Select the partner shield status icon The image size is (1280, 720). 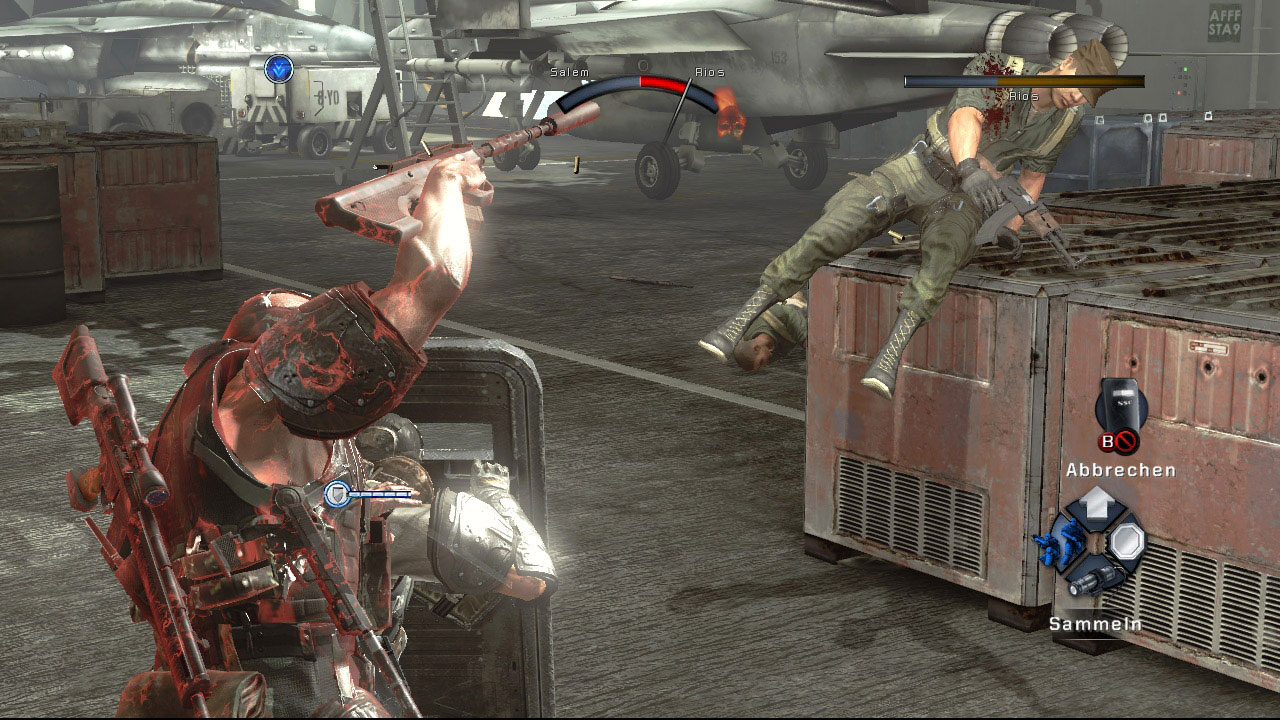pos(338,493)
